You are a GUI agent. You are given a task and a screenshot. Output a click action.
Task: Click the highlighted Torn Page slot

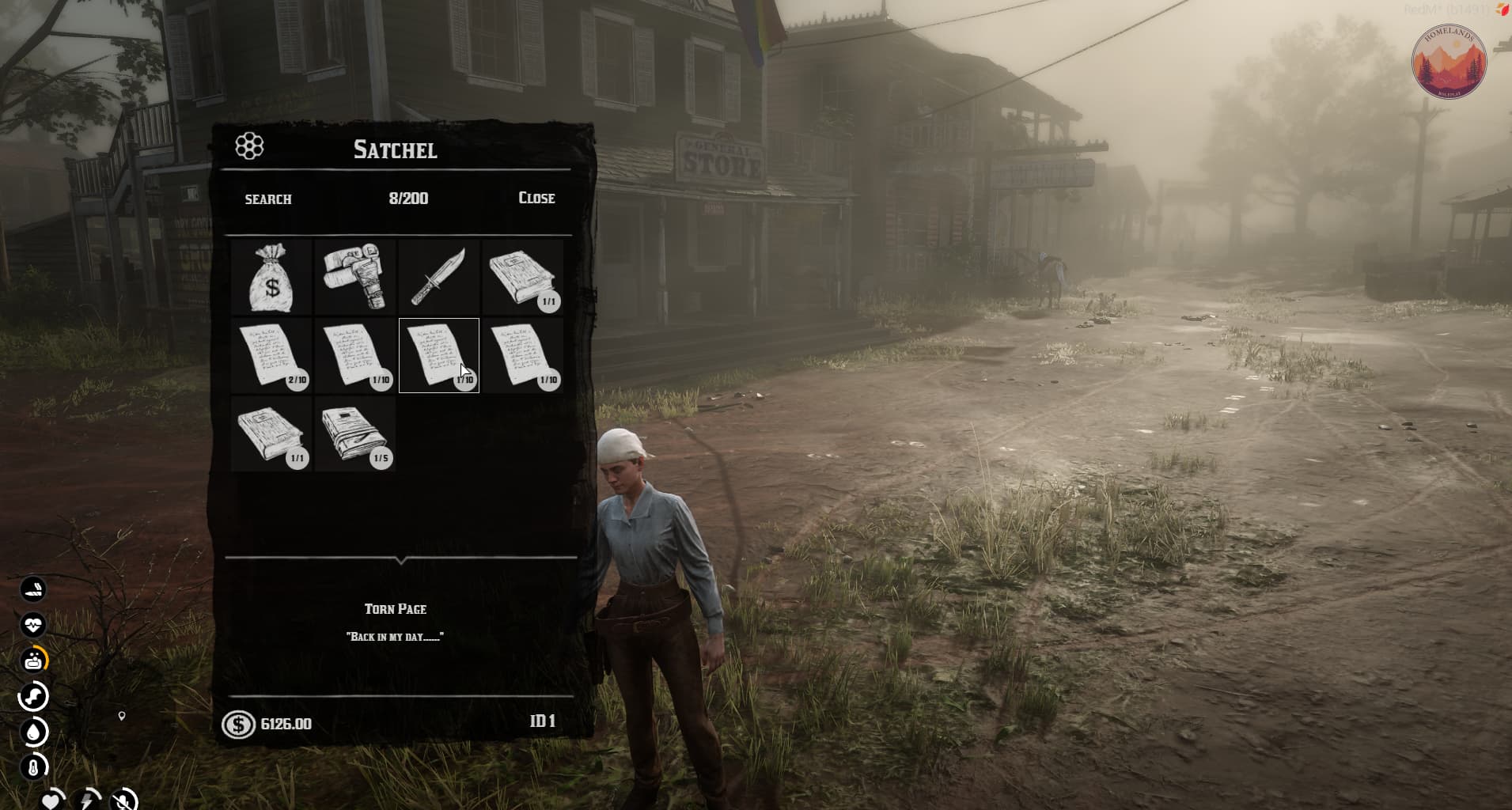[x=438, y=355]
